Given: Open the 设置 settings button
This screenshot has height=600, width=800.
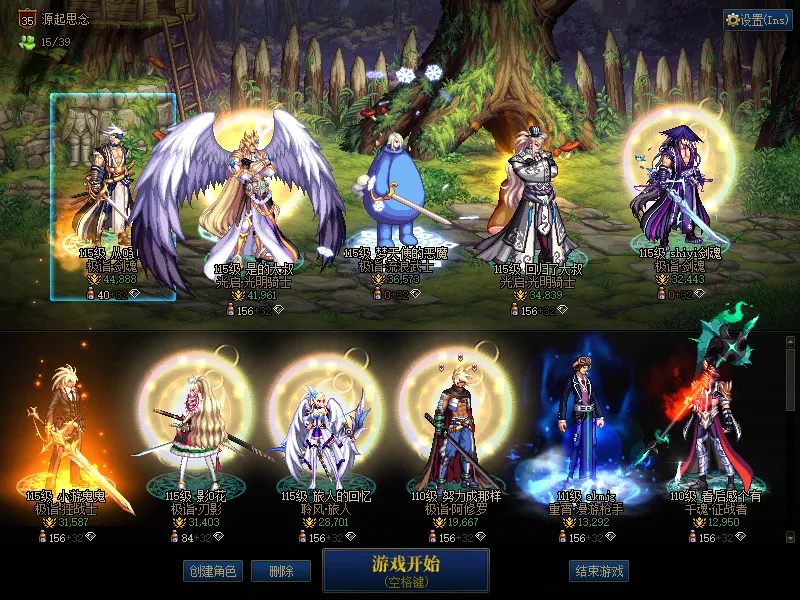Looking at the screenshot, I should [x=758, y=19].
